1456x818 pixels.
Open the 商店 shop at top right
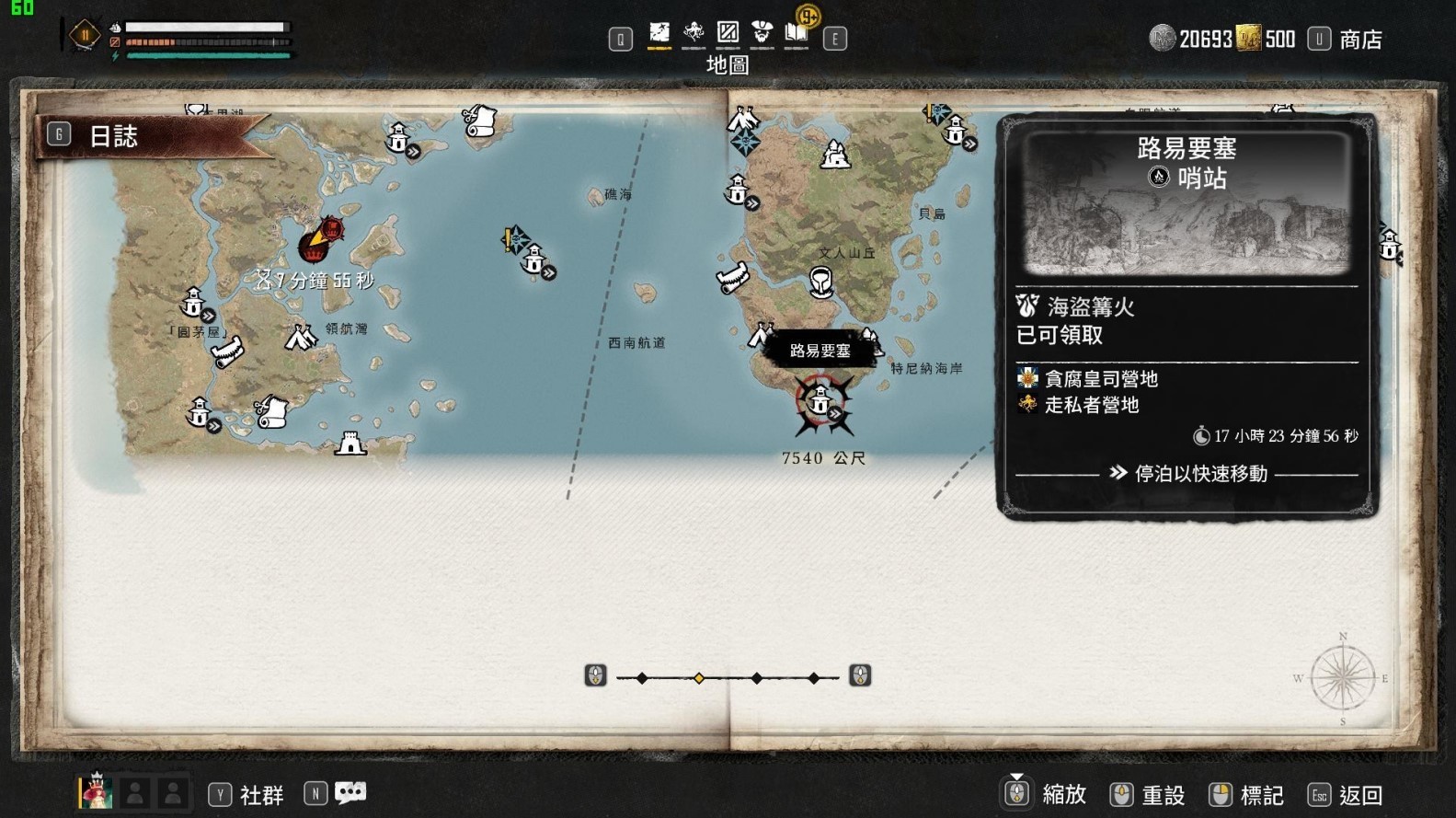[x=1360, y=39]
